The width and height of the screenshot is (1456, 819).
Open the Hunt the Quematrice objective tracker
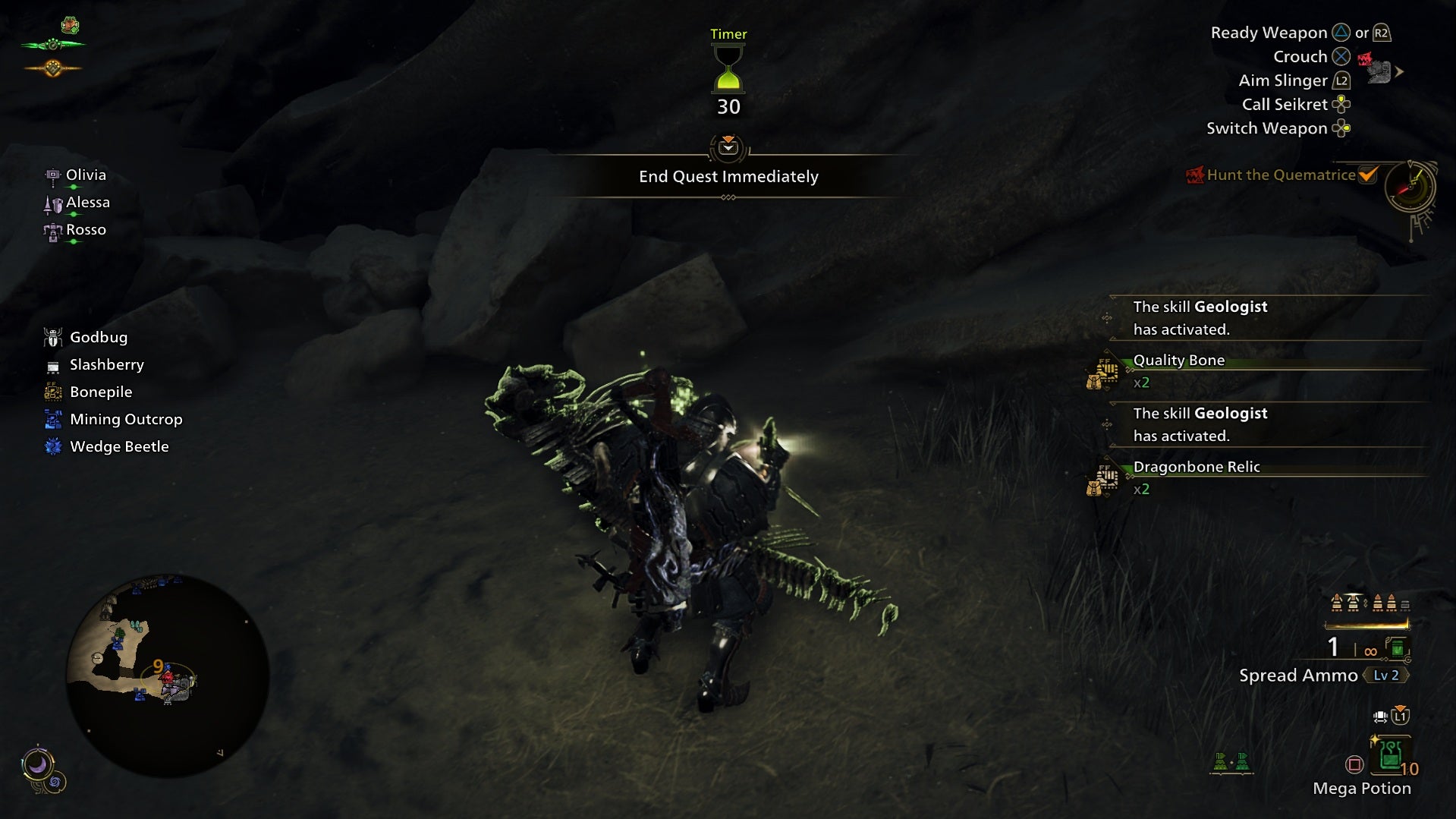[1281, 175]
